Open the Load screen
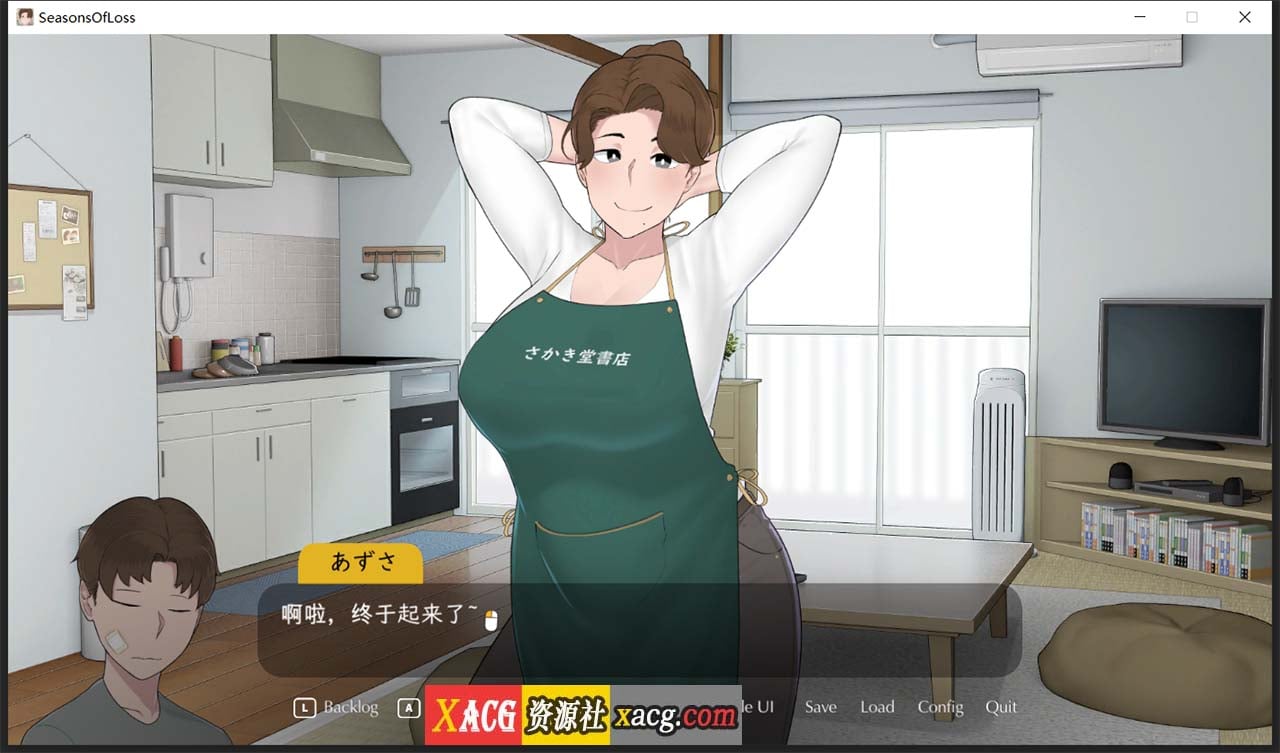This screenshot has width=1280, height=753. [877, 707]
